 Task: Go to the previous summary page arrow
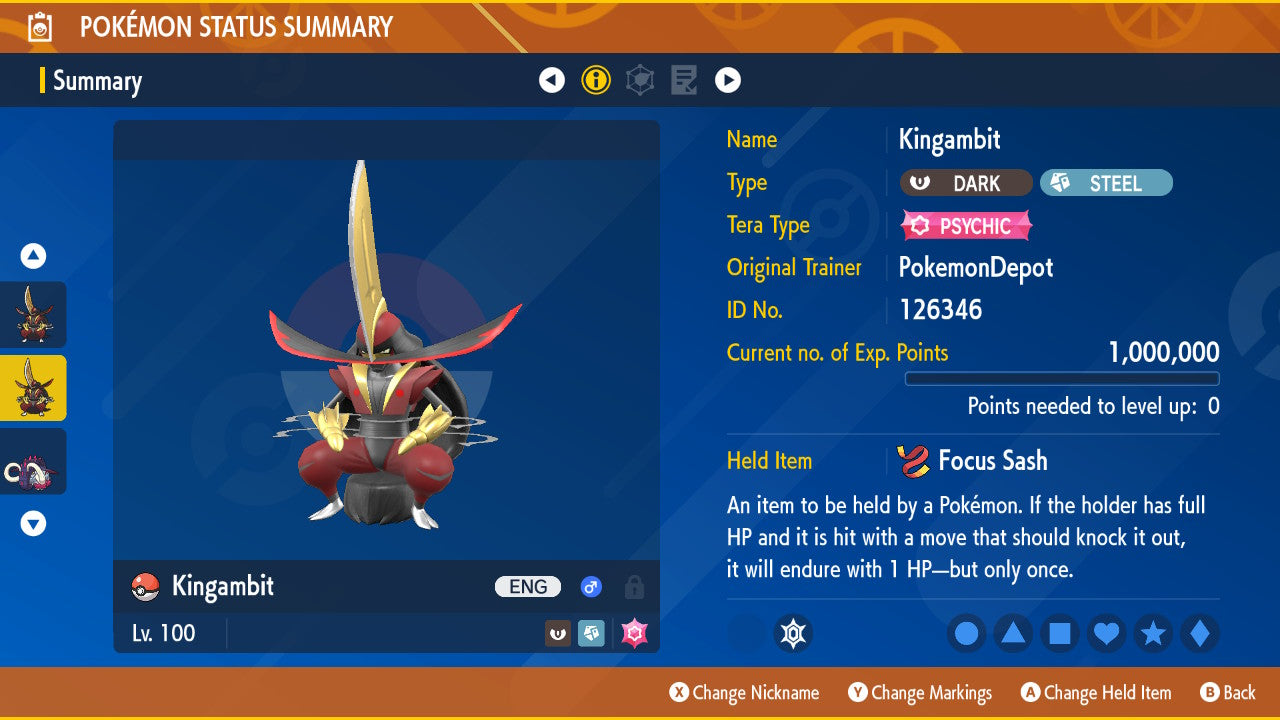point(552,80)
